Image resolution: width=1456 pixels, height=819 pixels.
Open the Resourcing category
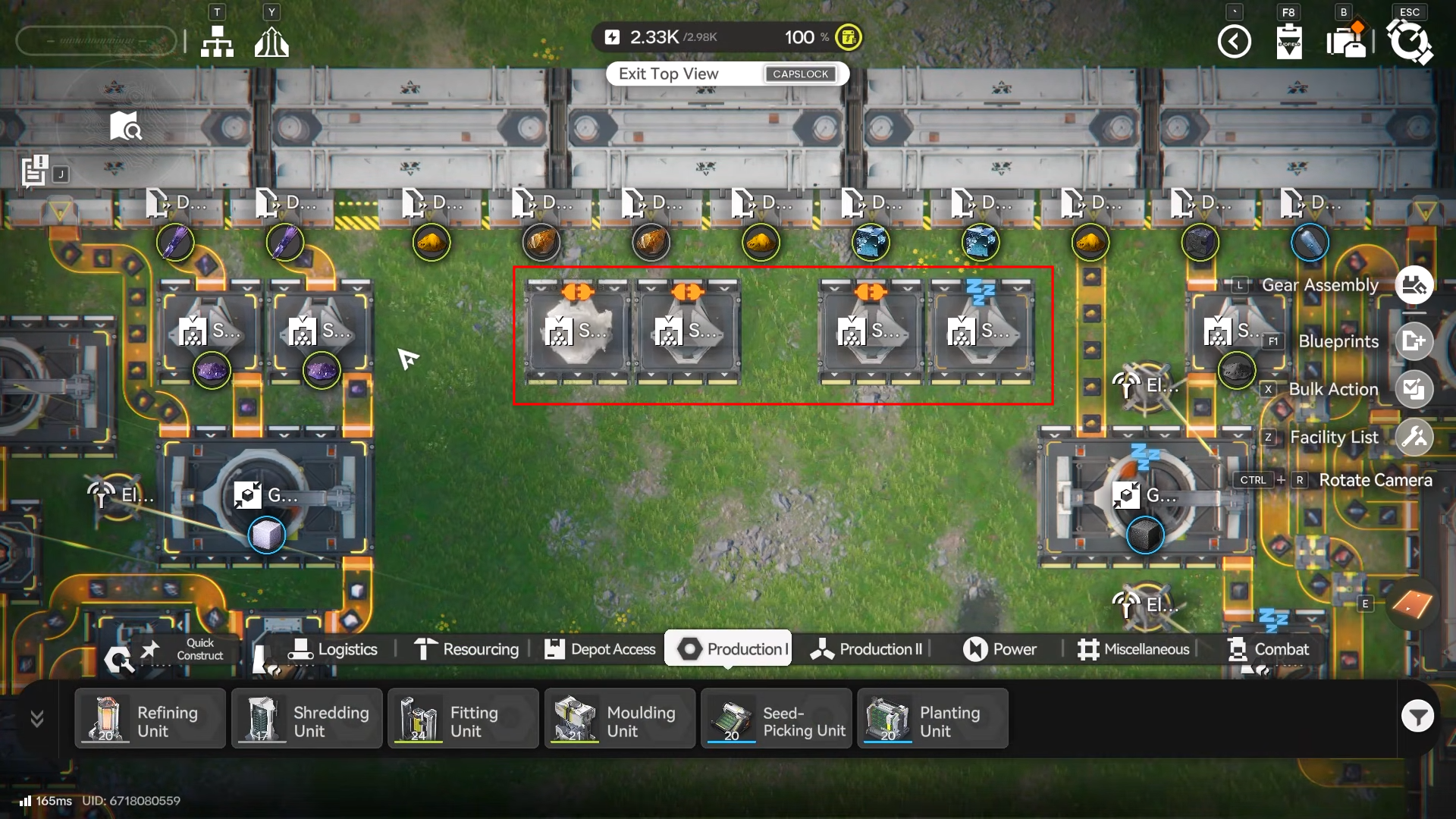[466, 649]
